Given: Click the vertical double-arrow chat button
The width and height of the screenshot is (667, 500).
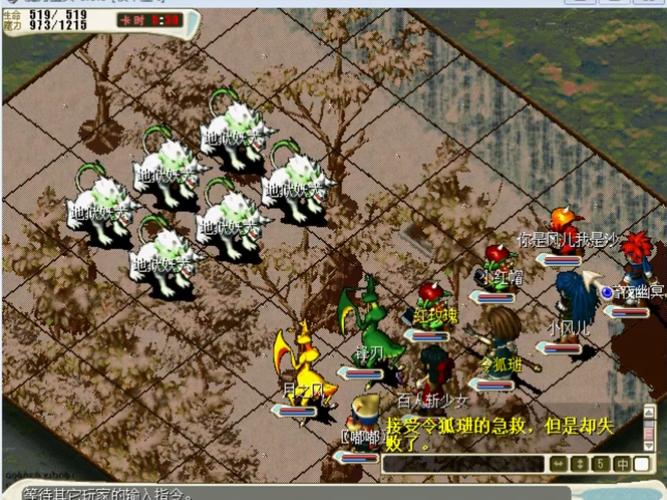Looking at the screenshot, I should click(577, 464).
